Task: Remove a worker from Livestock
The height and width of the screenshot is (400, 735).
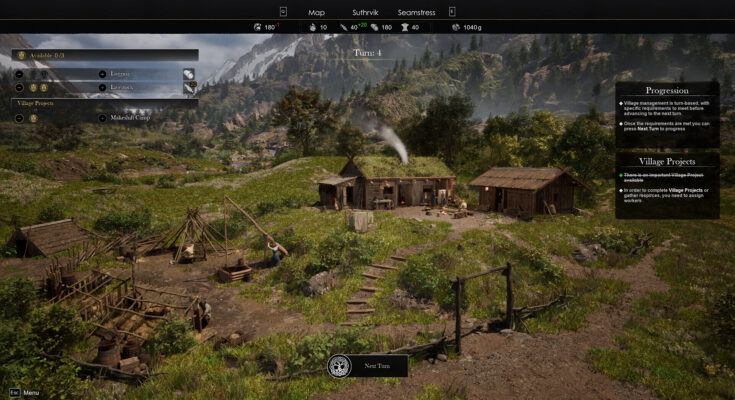Action: point(20,88)
